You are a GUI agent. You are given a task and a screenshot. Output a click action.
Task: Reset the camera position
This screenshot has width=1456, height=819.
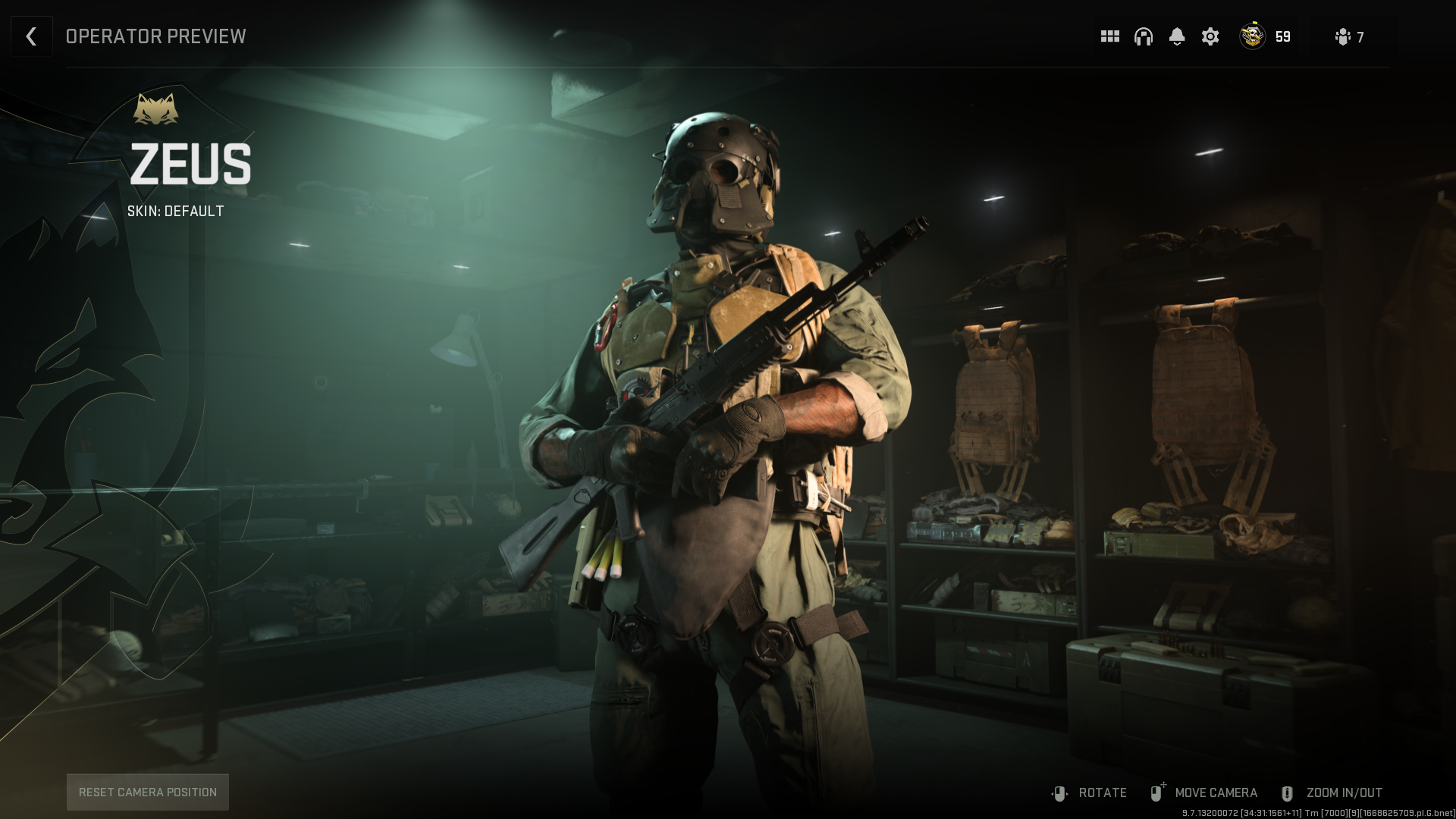pos(148,792)
